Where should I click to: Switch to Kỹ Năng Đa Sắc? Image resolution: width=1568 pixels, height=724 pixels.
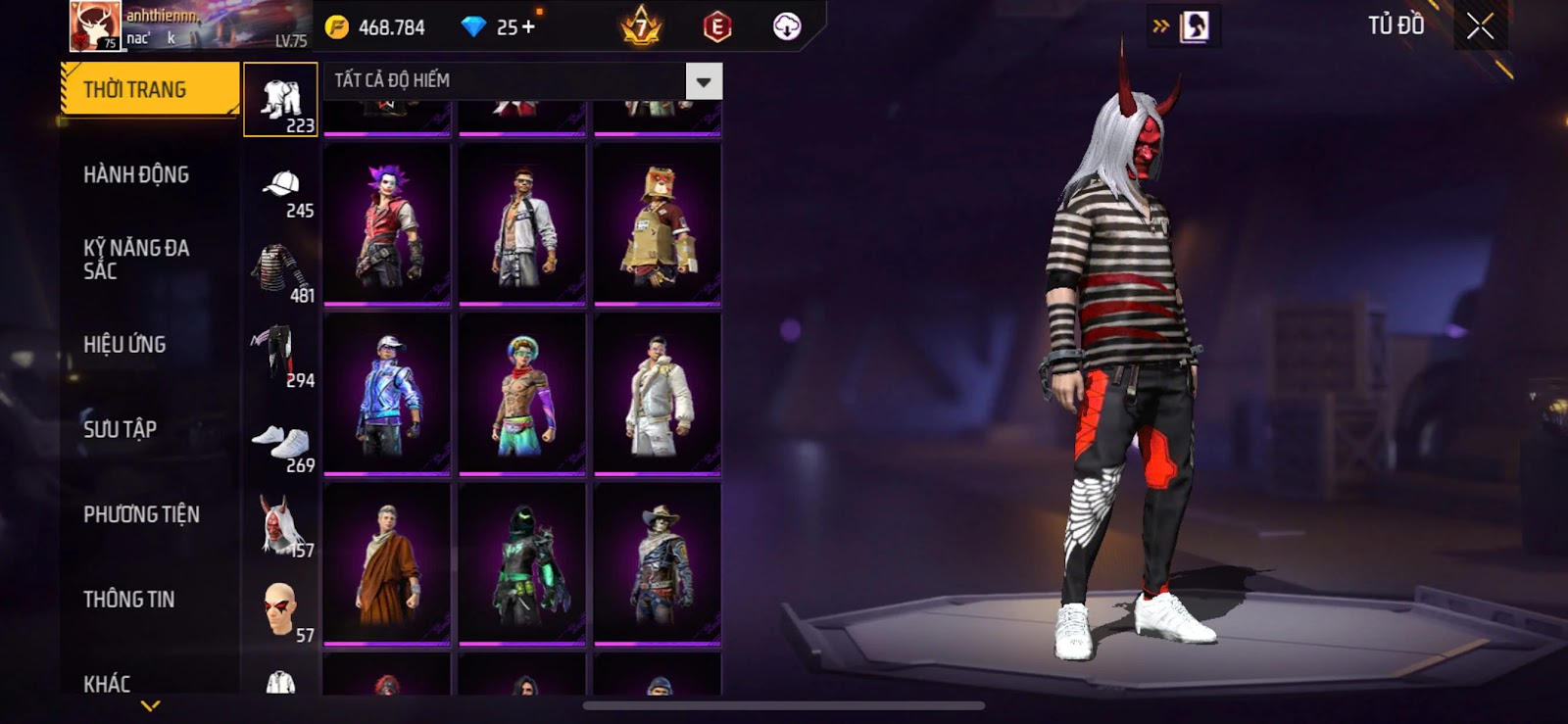click(x=136, y=259)
